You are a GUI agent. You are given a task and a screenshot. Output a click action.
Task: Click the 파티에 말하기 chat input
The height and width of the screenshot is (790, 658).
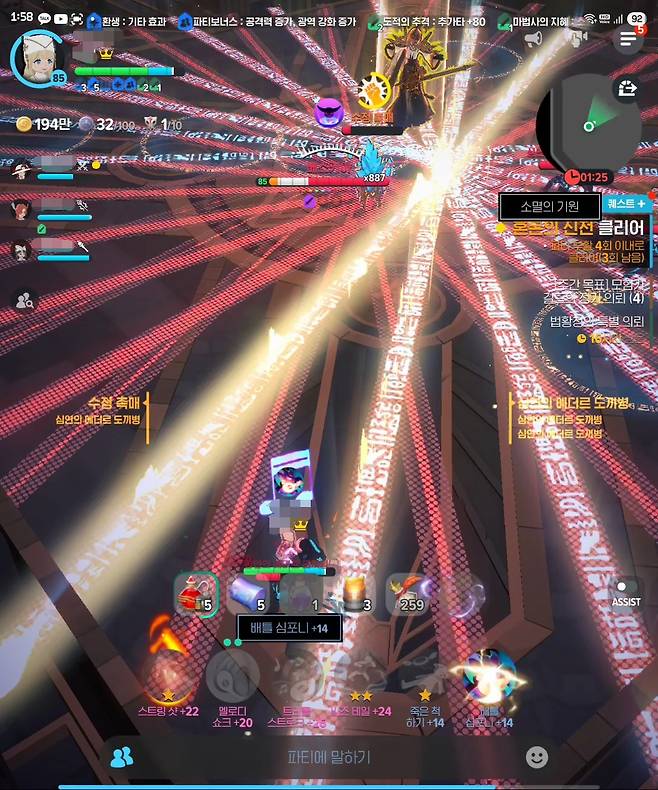click(328, 757)
